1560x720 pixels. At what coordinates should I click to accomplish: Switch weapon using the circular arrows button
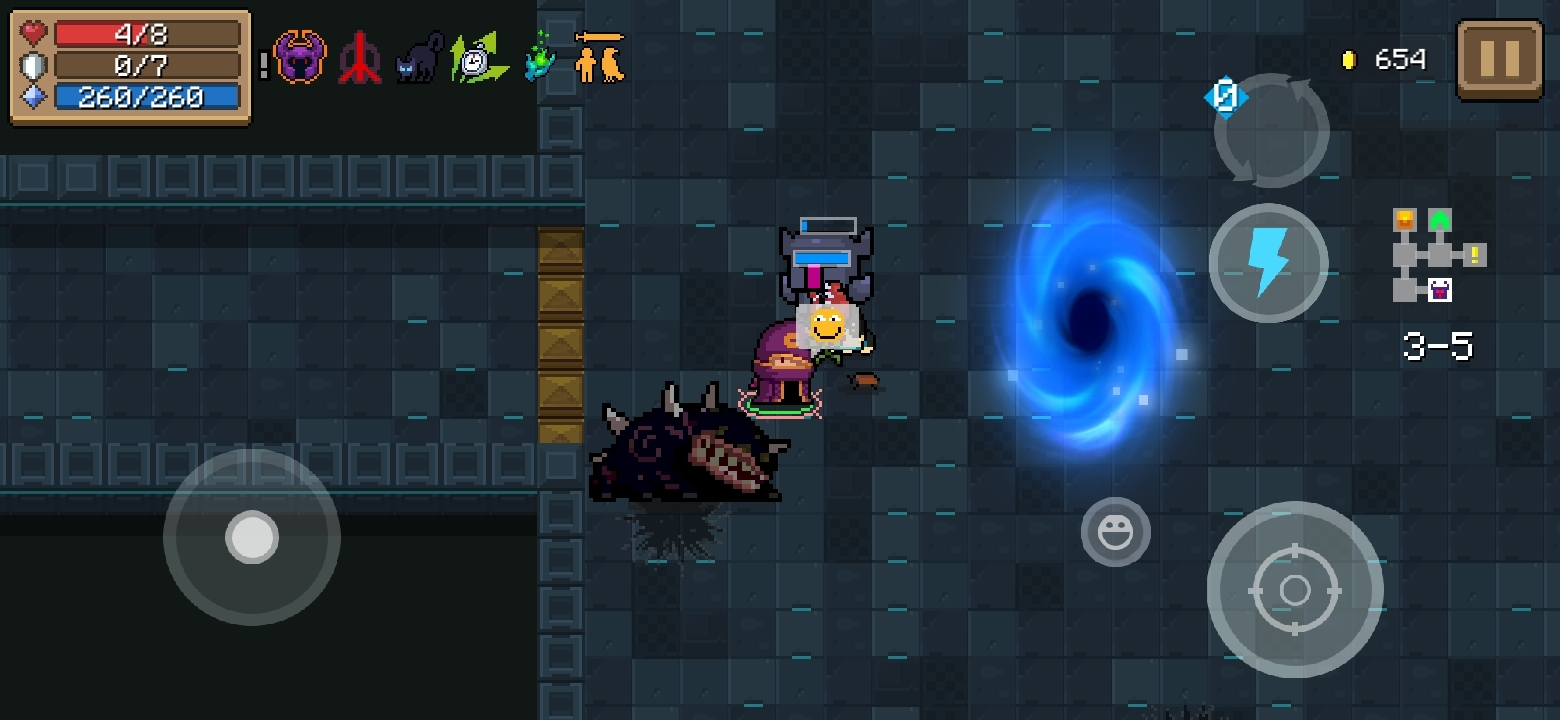pos(1270,129)
